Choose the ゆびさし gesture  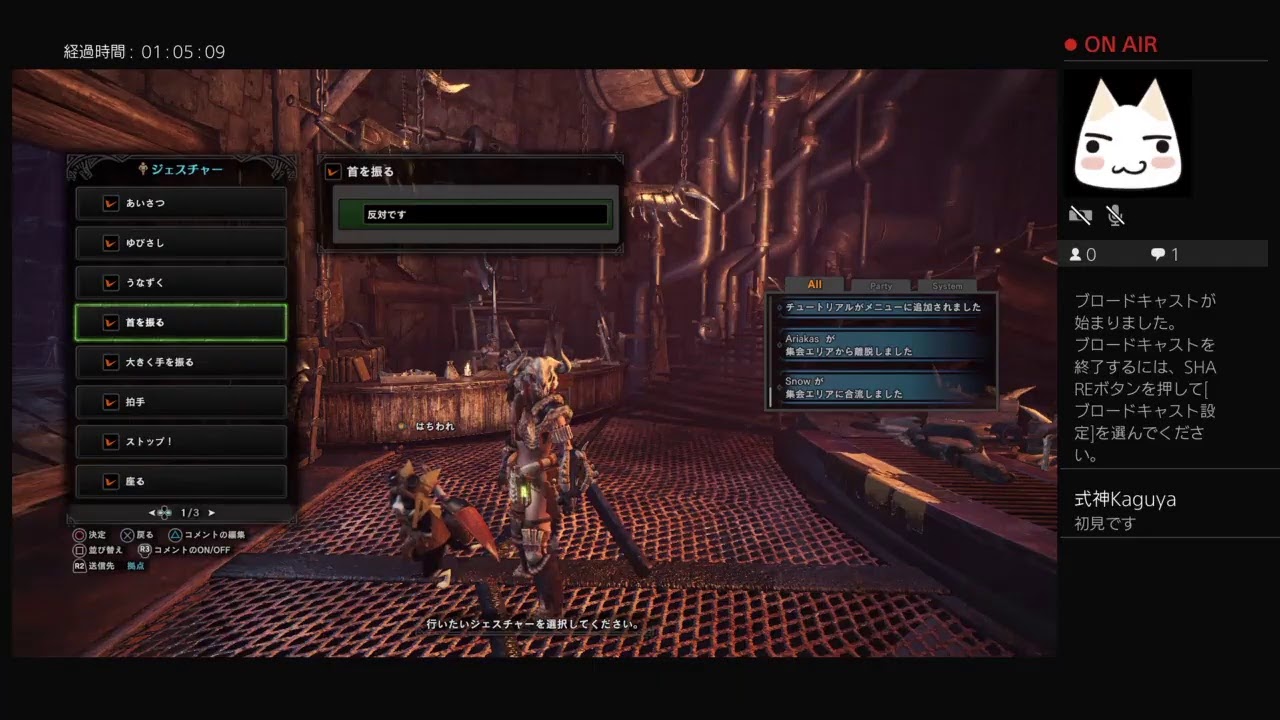tap(181, 243)
